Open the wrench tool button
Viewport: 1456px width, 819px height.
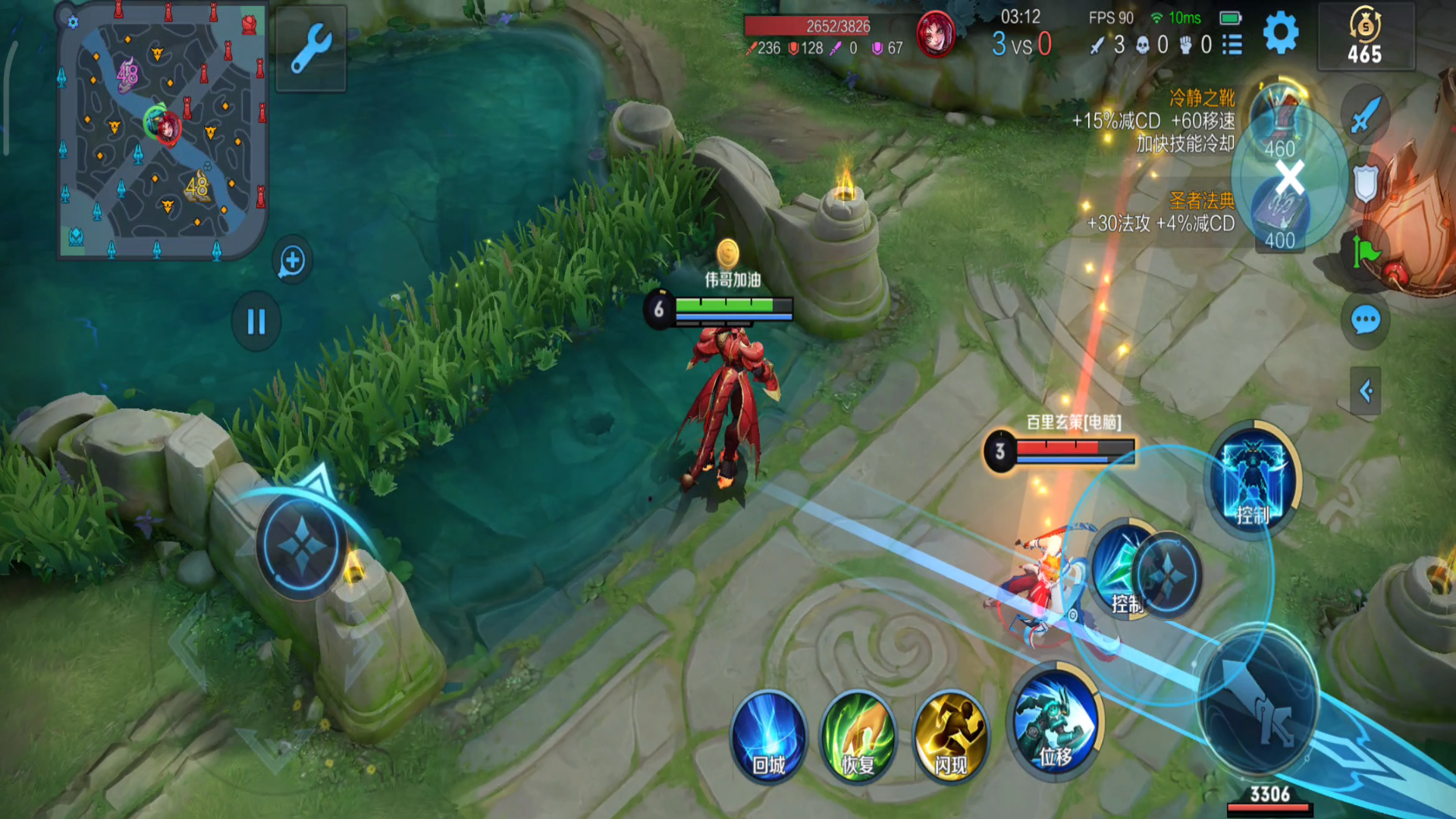pyautogui.click(x=311, y=49)
